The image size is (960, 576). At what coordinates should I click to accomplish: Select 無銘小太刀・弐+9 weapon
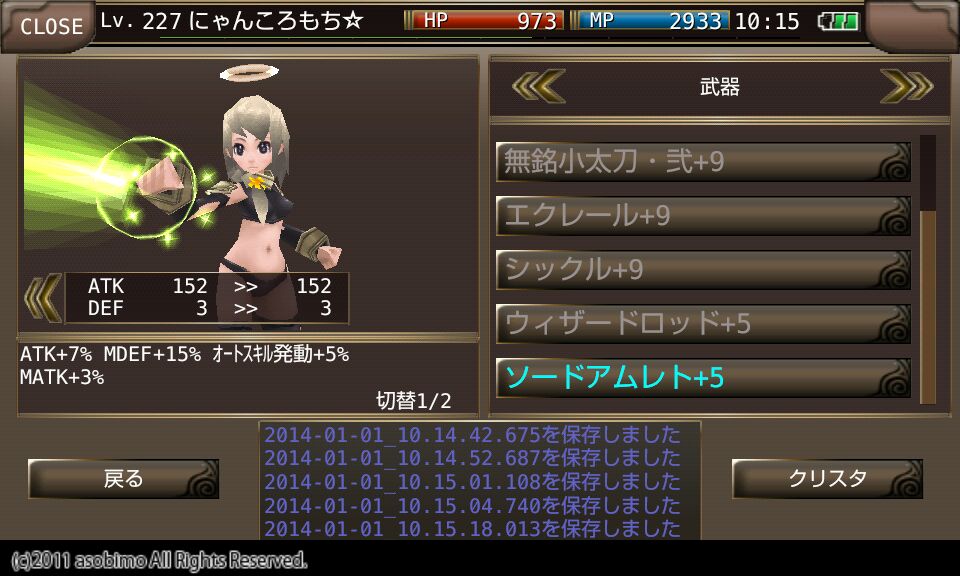703,162
